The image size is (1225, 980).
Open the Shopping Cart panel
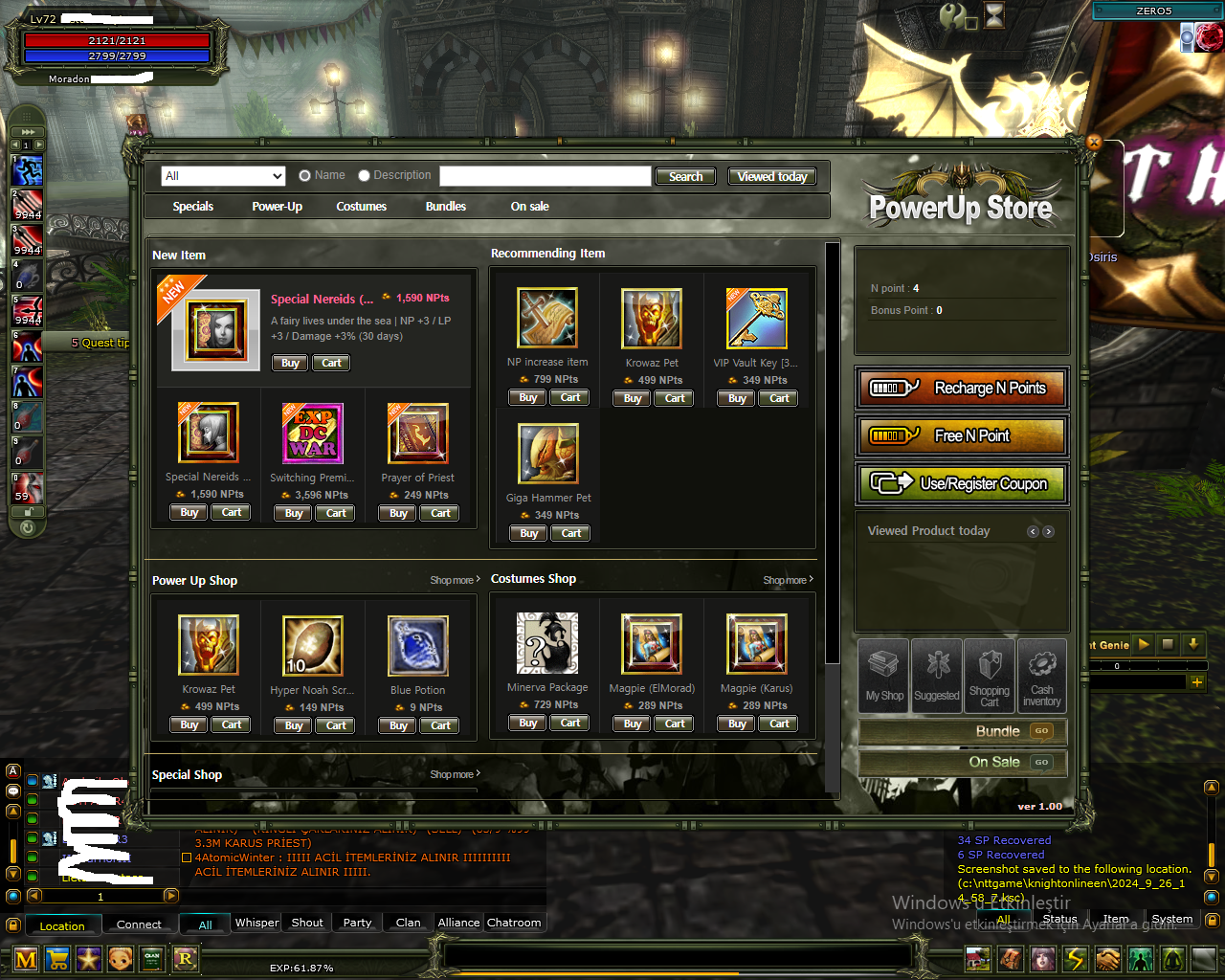click(x=989, y=677)
